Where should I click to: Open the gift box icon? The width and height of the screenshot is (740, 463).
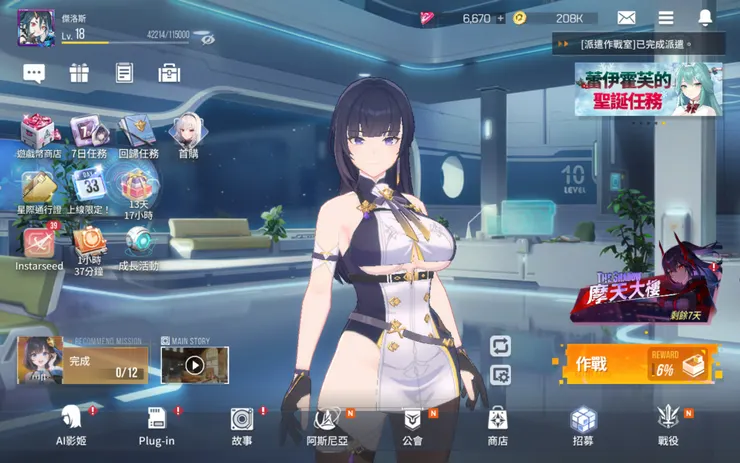point(79,73)
